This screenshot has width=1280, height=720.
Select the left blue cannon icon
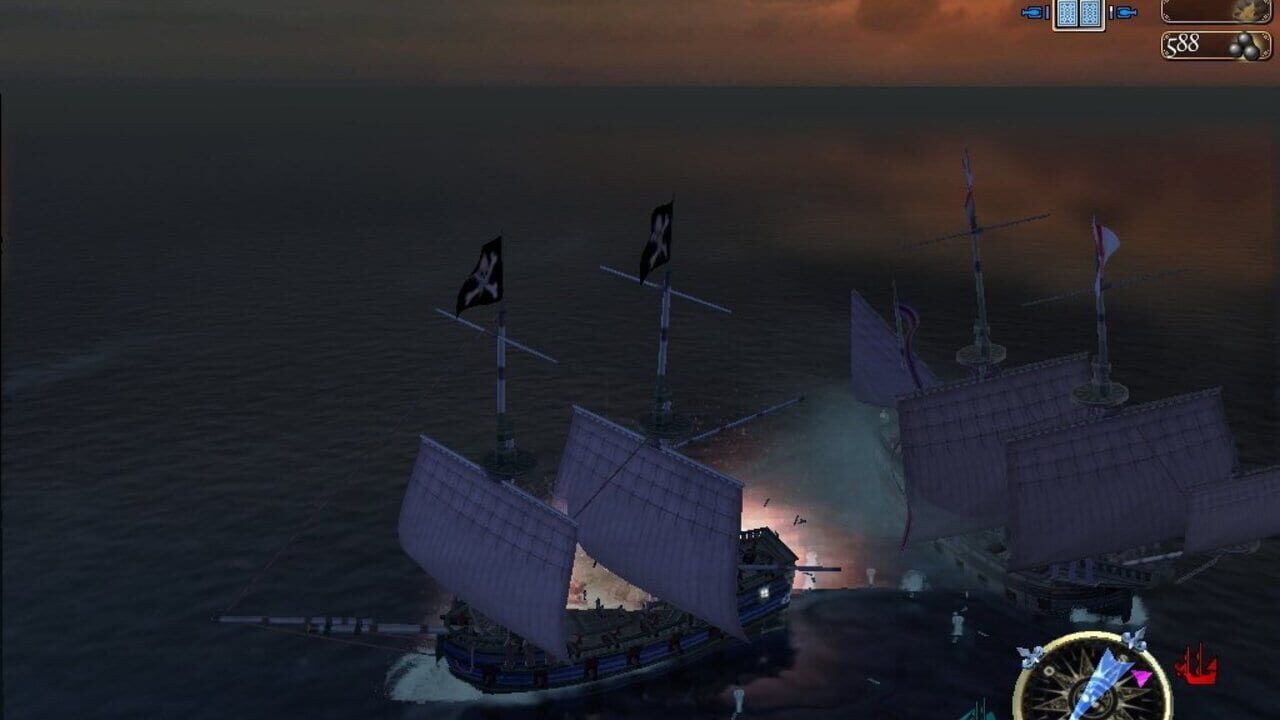click(x=1034, y=12)
